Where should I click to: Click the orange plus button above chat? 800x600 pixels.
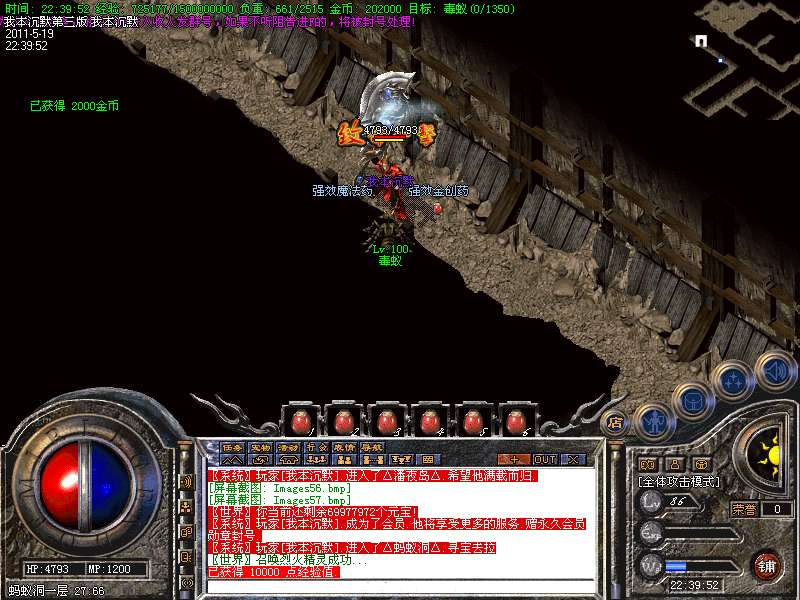pyautogui.click(x=513, y=459)
